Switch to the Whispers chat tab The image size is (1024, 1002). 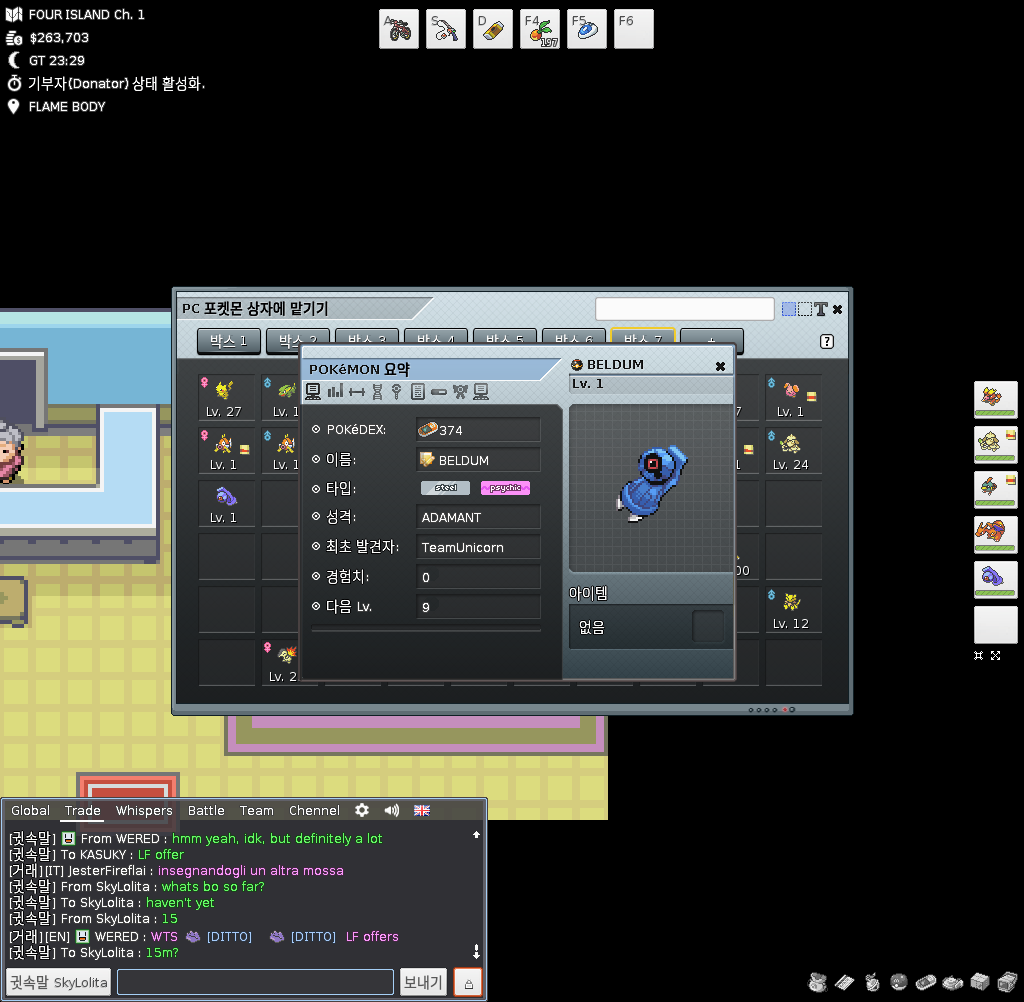click(x=144, y=810)
